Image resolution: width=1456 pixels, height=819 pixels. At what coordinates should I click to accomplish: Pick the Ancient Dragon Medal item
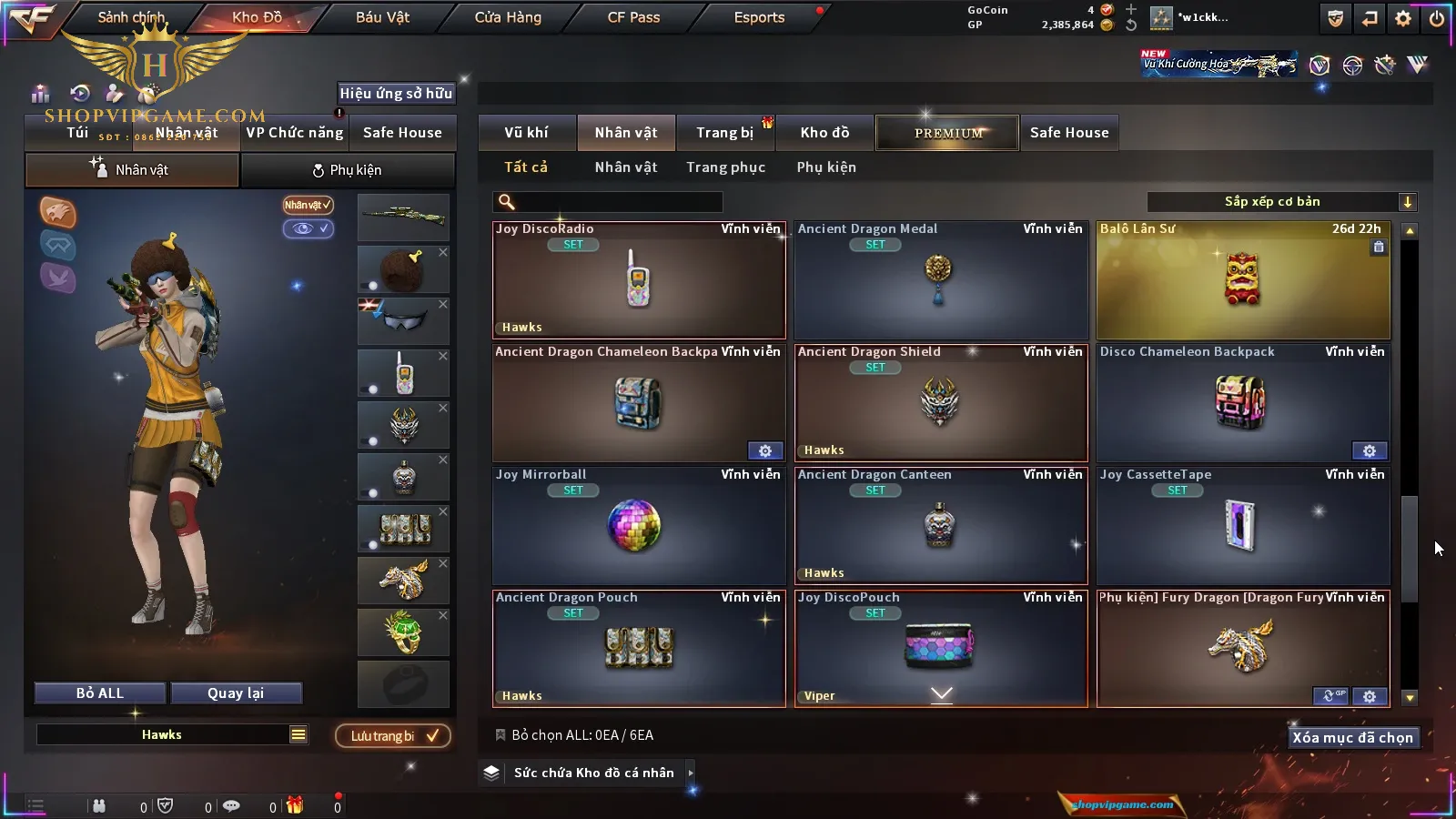coord(941,280)
